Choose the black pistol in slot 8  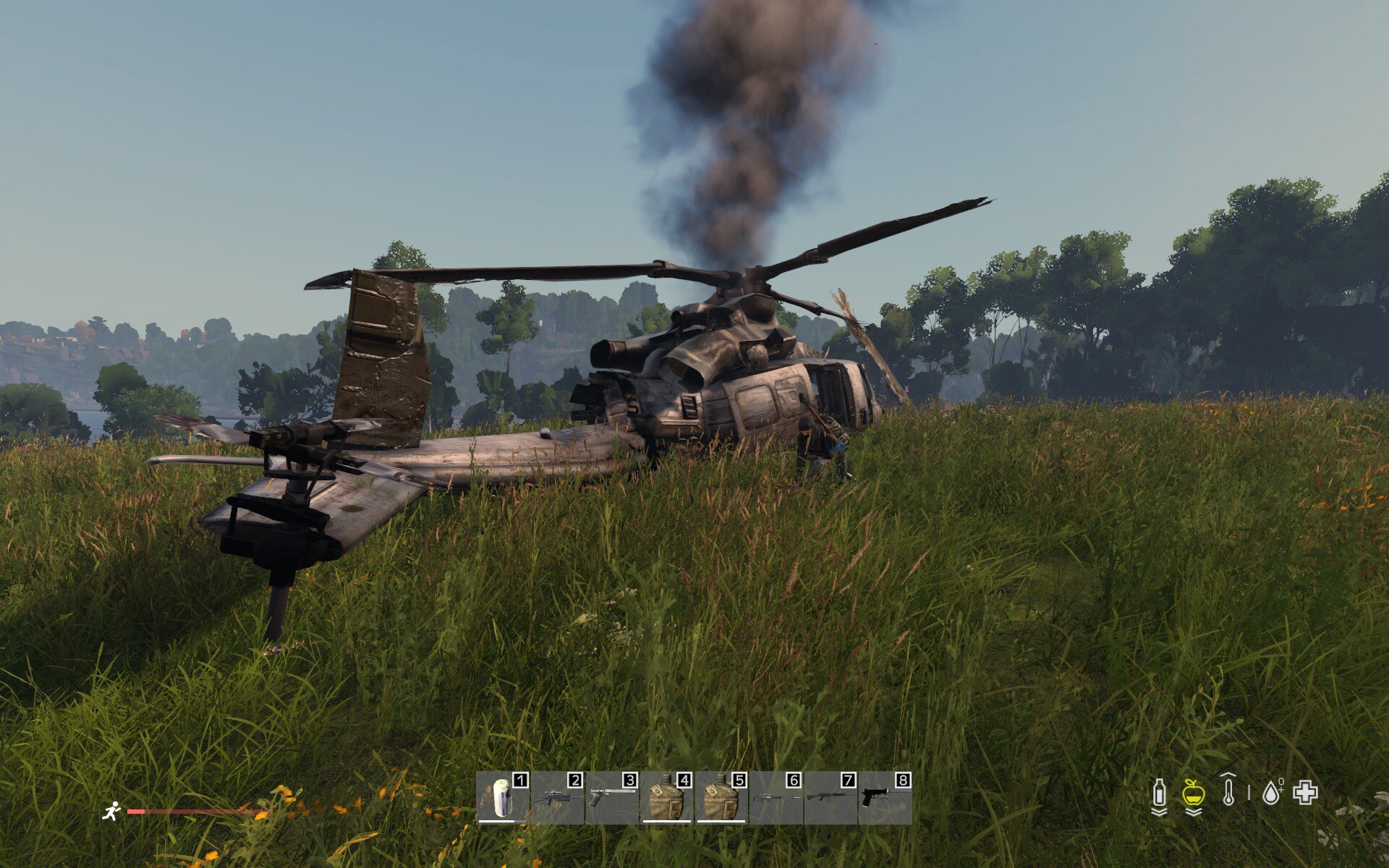pyautogui.click(x=884, y=798)
